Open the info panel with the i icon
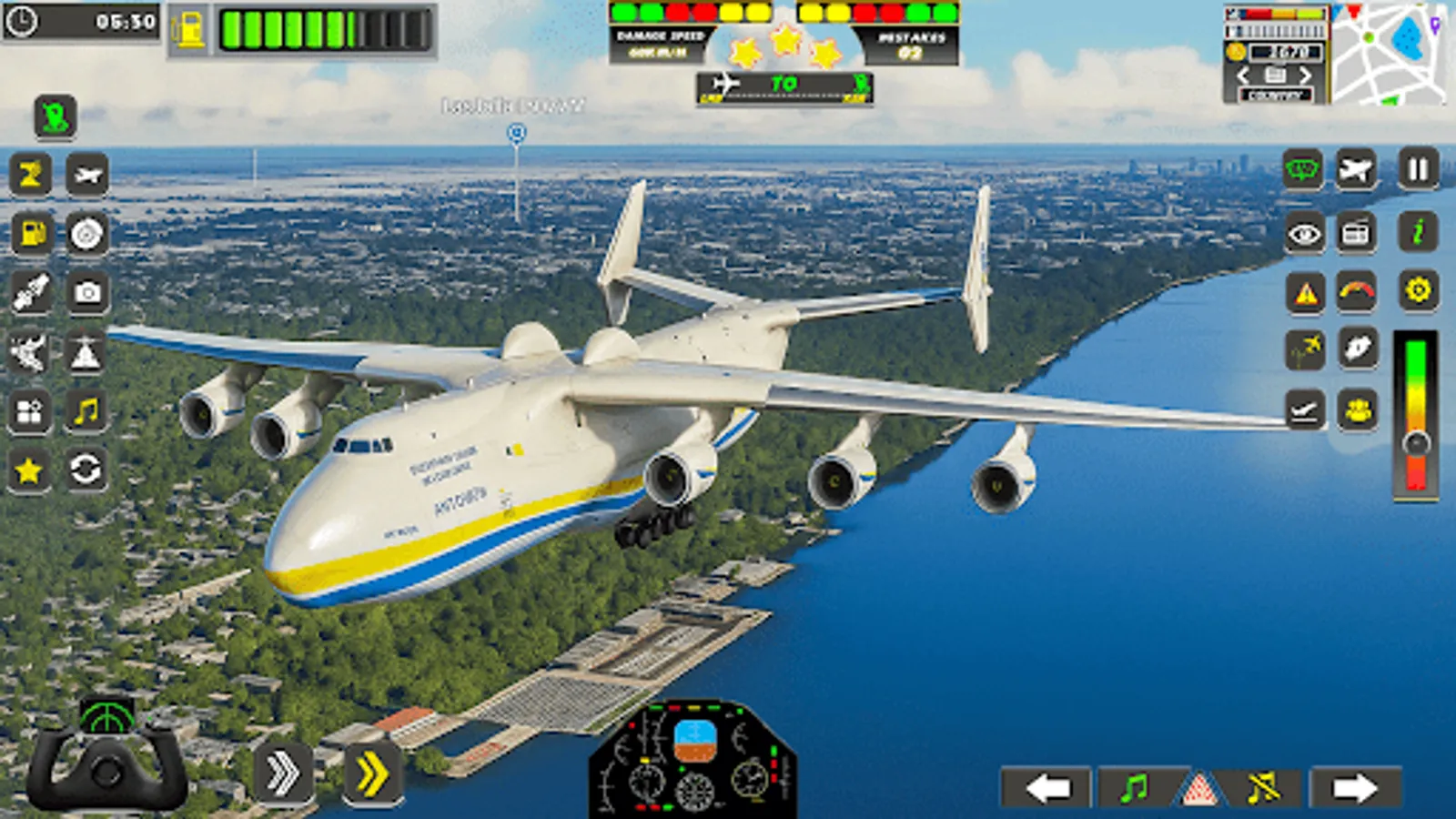1456x819 pixels. (1418, 232)
